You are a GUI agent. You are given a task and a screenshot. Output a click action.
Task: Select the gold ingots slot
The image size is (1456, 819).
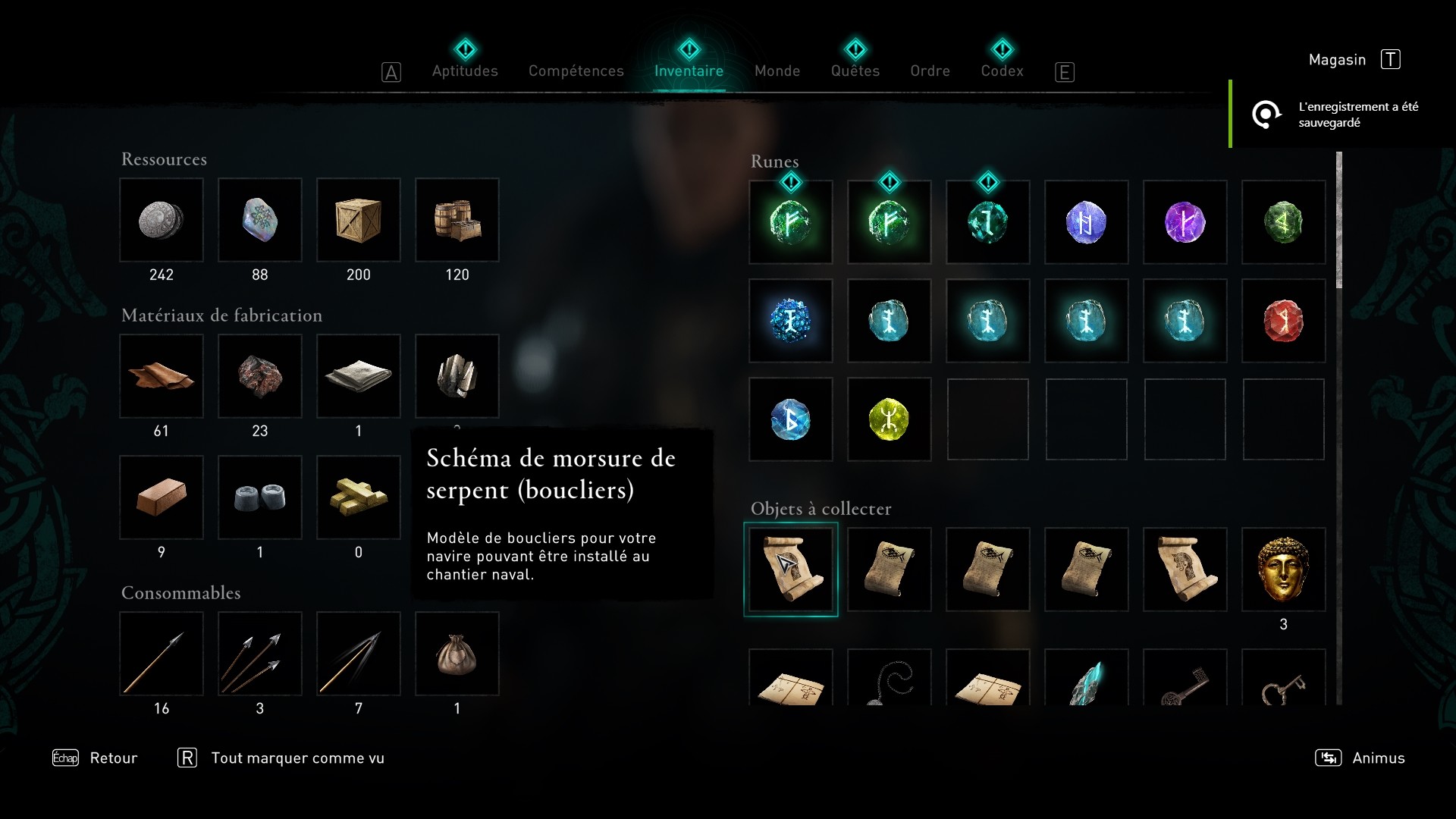359,498
